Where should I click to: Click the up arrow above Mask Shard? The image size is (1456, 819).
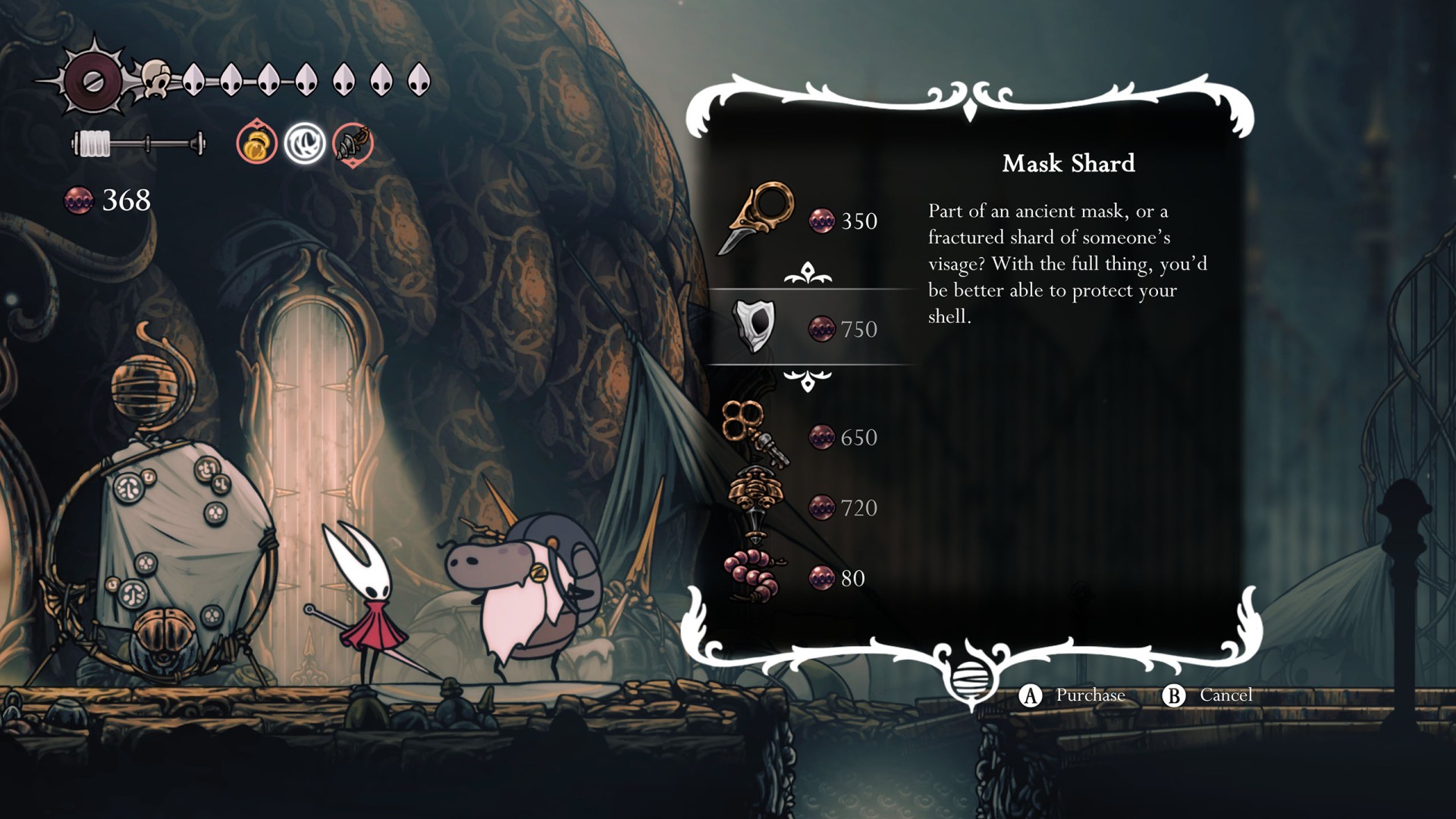(808, 274)
